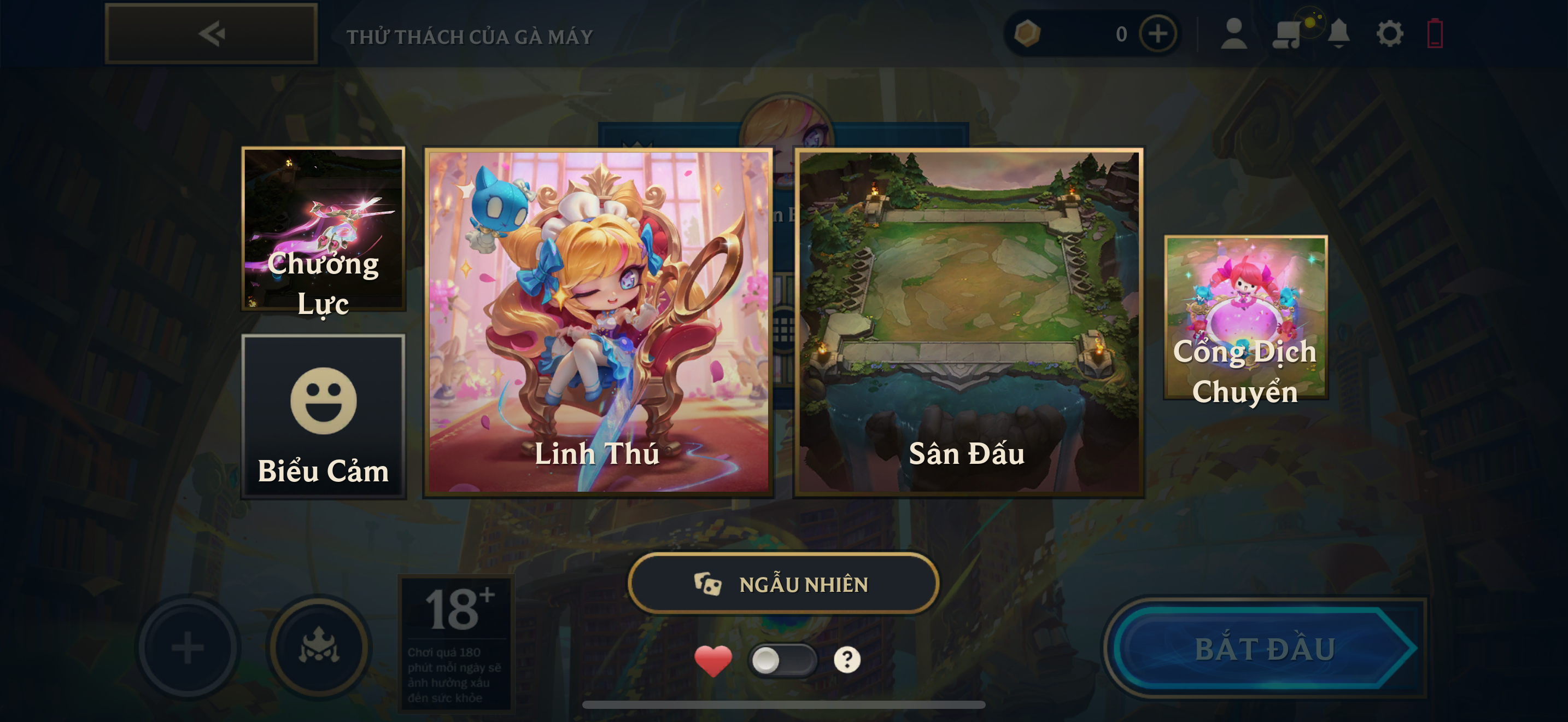1568x722 pixels.
Task: Invite a player with the round plus button
Action: (188, 647)
